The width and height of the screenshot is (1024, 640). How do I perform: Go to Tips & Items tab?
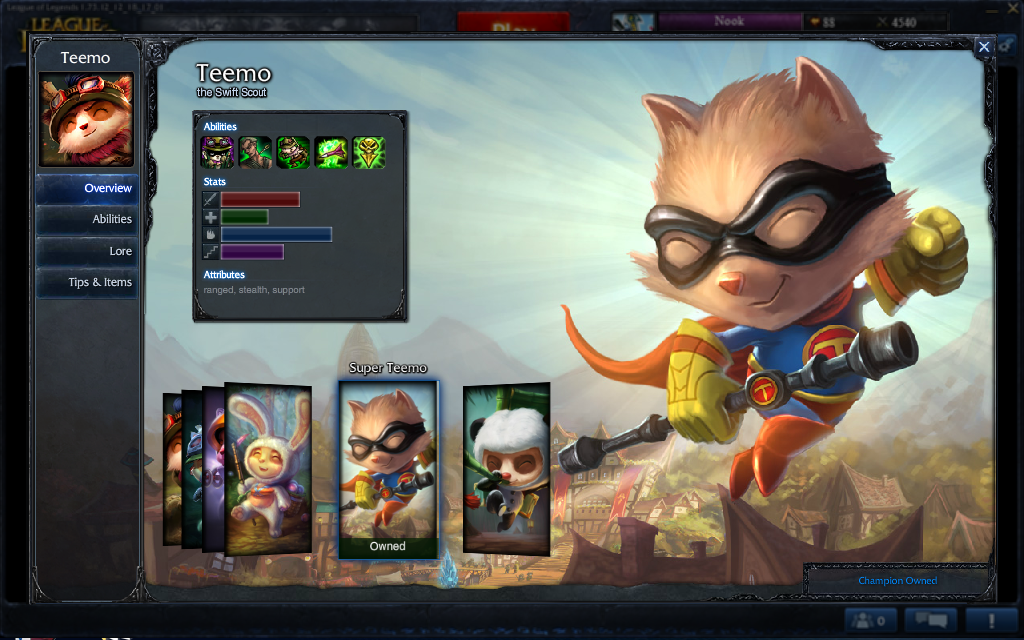[87, 282]
